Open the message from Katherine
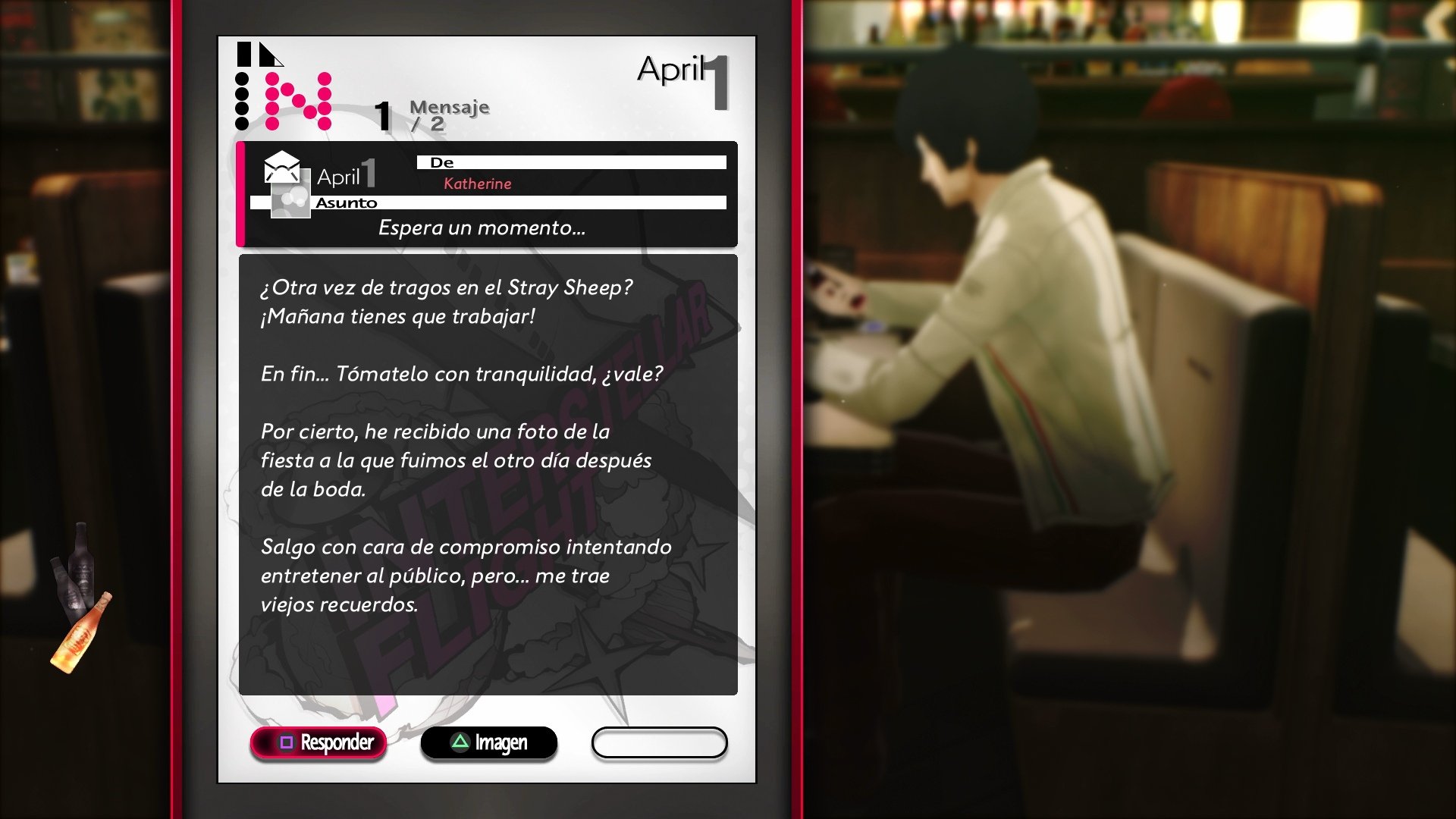Image resolution: width=1456 pixels, height=819 pixels. pyautogui.click(x=489, y=193)
